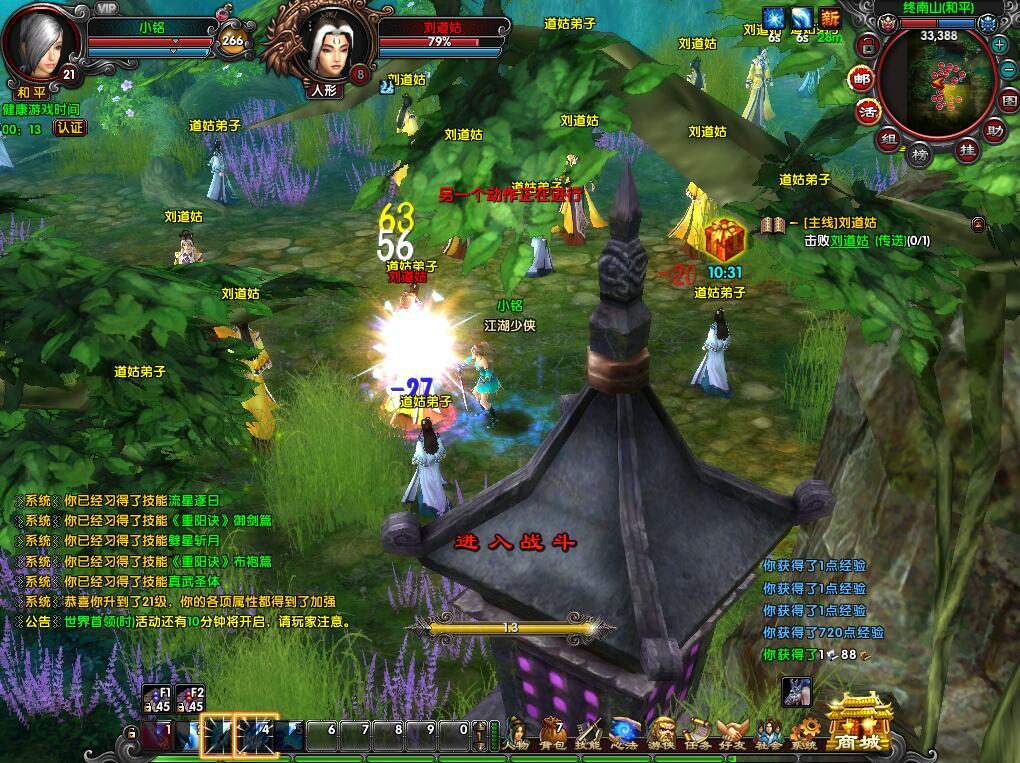Click the 认证 verification button
This screenshot has height=763, width=1020.
pyautogui.click(x=70, y=128)
